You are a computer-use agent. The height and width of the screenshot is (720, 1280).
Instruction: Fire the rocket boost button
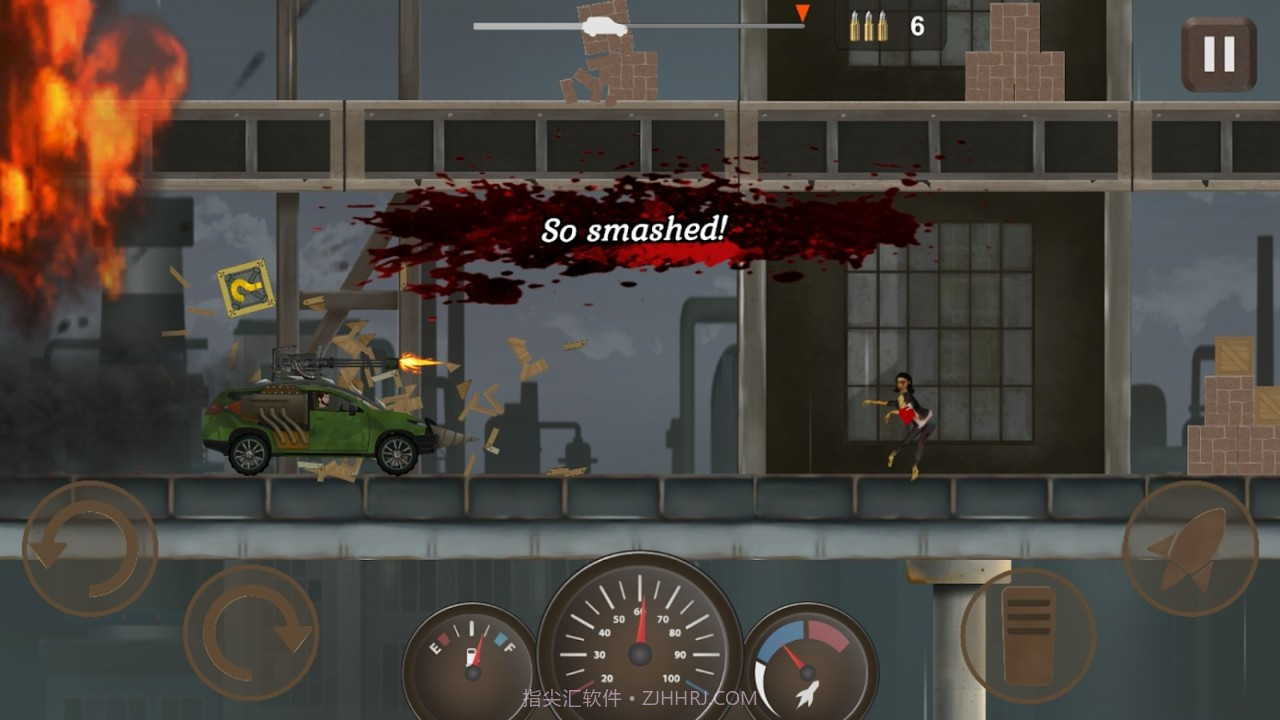click(1190, 548)
